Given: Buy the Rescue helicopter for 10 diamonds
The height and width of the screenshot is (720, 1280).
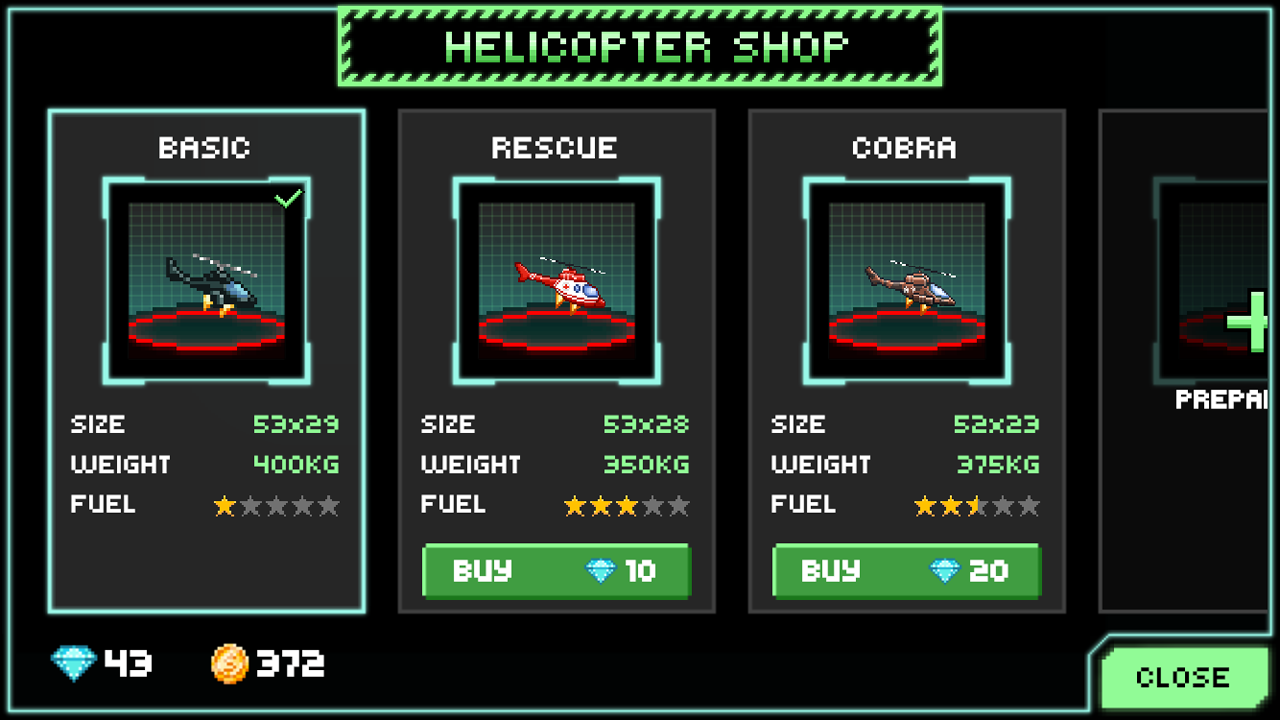Looking at the screenshot, I should tap(556, 571).
